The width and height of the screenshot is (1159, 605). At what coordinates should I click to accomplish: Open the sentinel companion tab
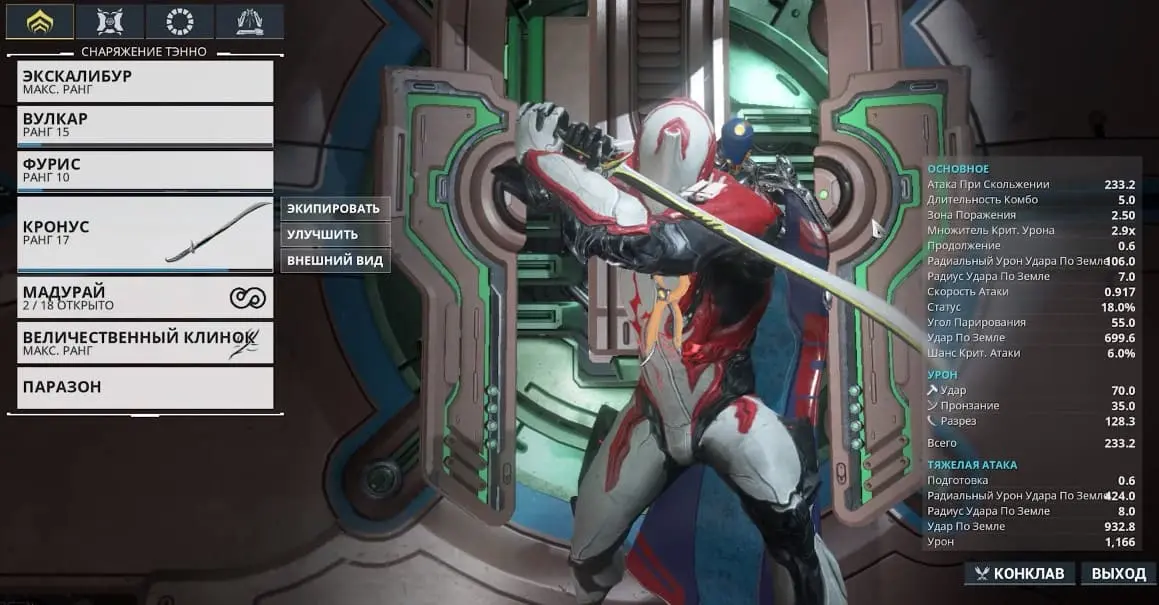(x=109, y=20)
